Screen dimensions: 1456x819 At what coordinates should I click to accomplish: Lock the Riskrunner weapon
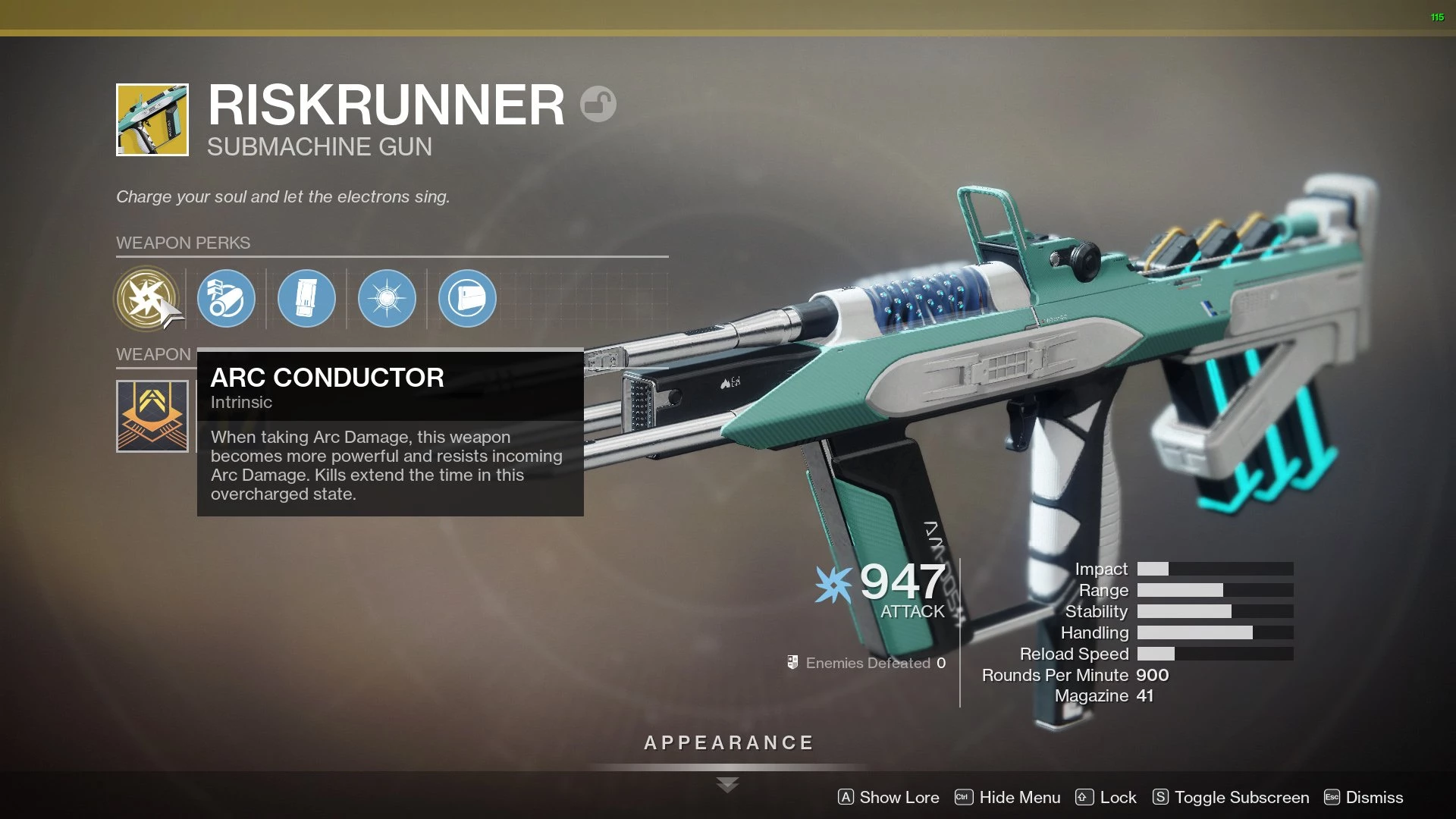(1106, 797)
